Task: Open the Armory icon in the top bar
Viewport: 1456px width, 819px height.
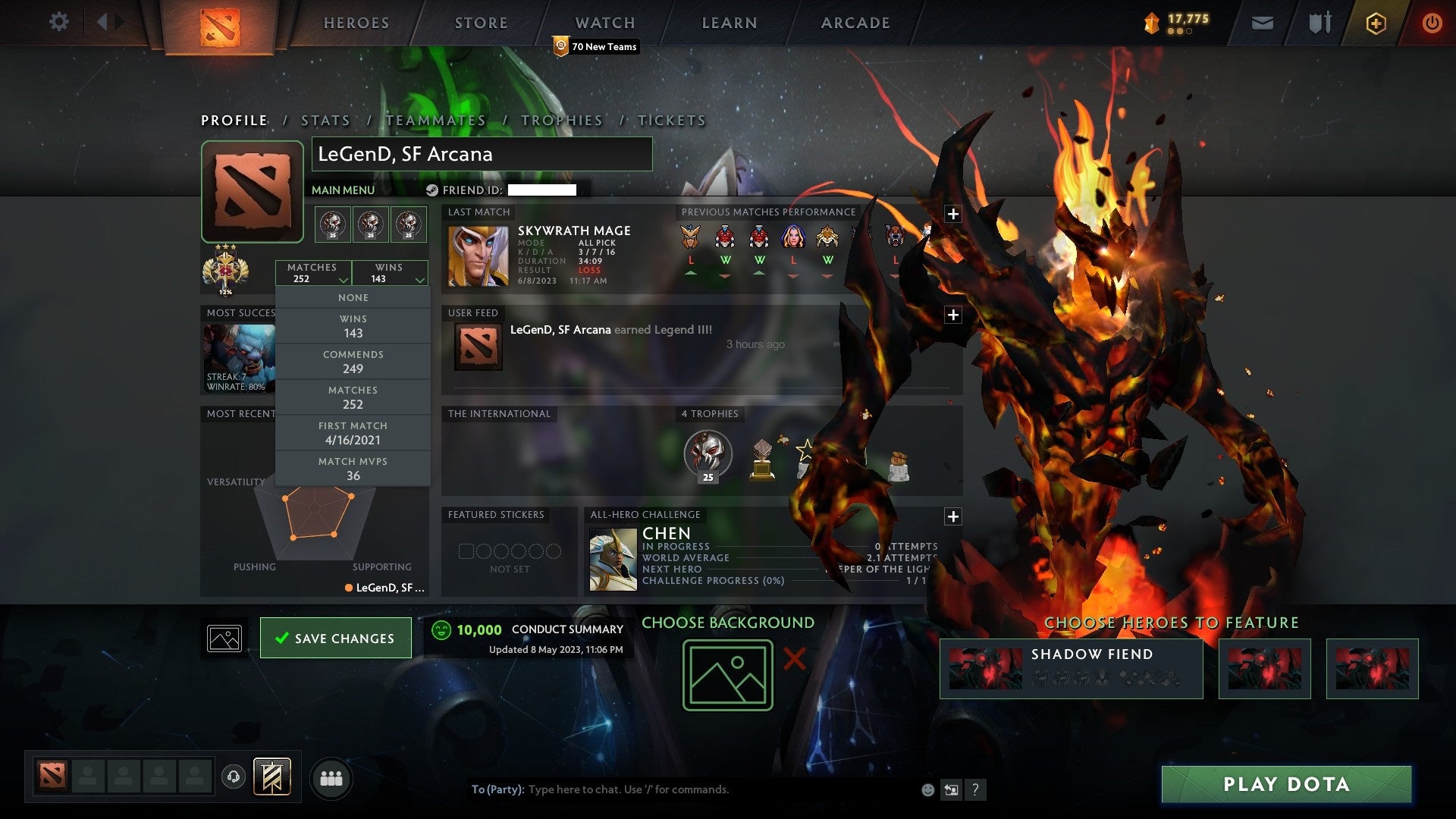Action: click(1319, 22)
